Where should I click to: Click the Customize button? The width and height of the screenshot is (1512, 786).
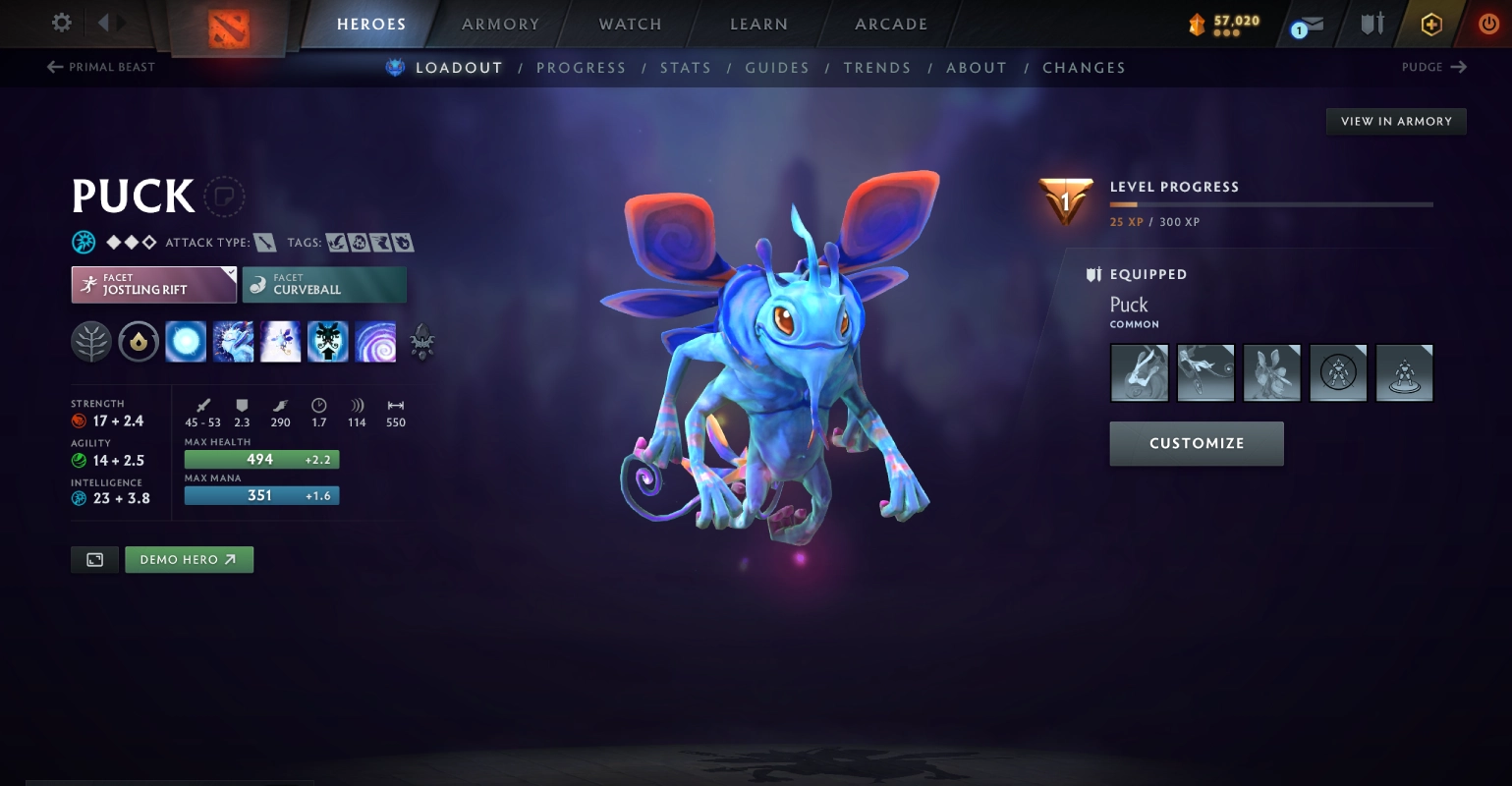pyautogui.click(x=1196, y=443)
